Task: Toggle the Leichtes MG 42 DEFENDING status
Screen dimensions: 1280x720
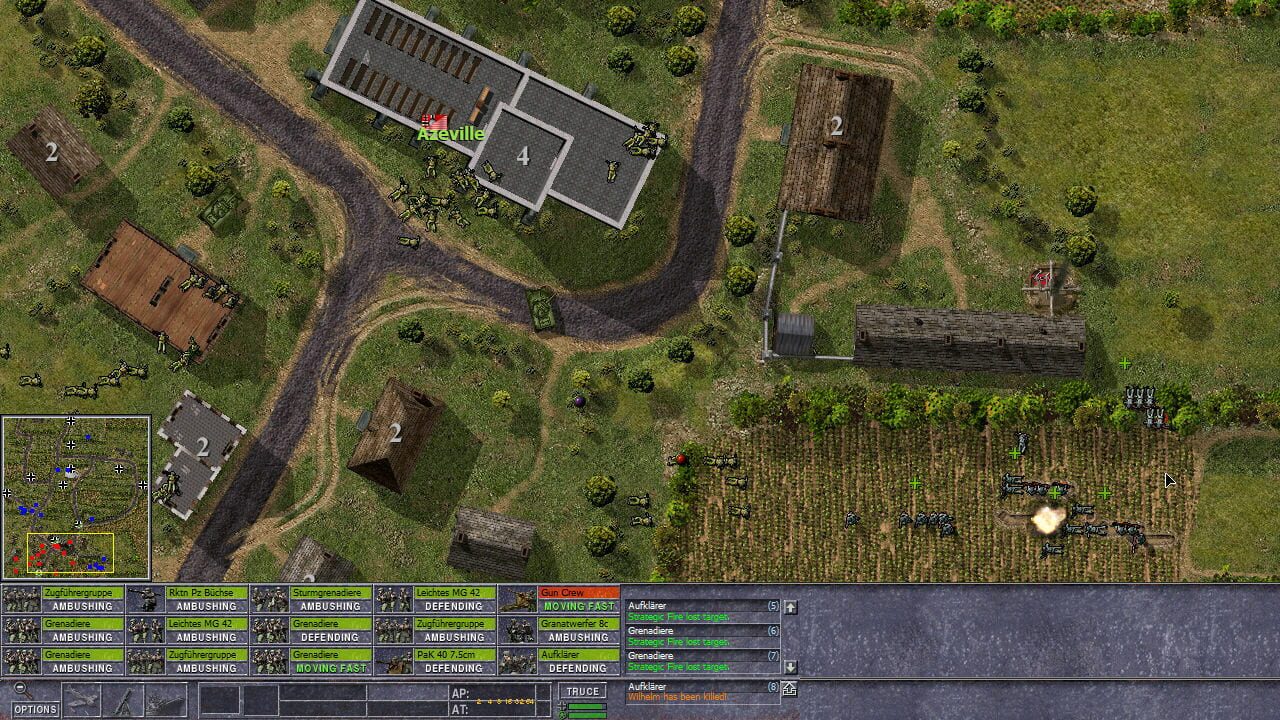Action: 455,604
